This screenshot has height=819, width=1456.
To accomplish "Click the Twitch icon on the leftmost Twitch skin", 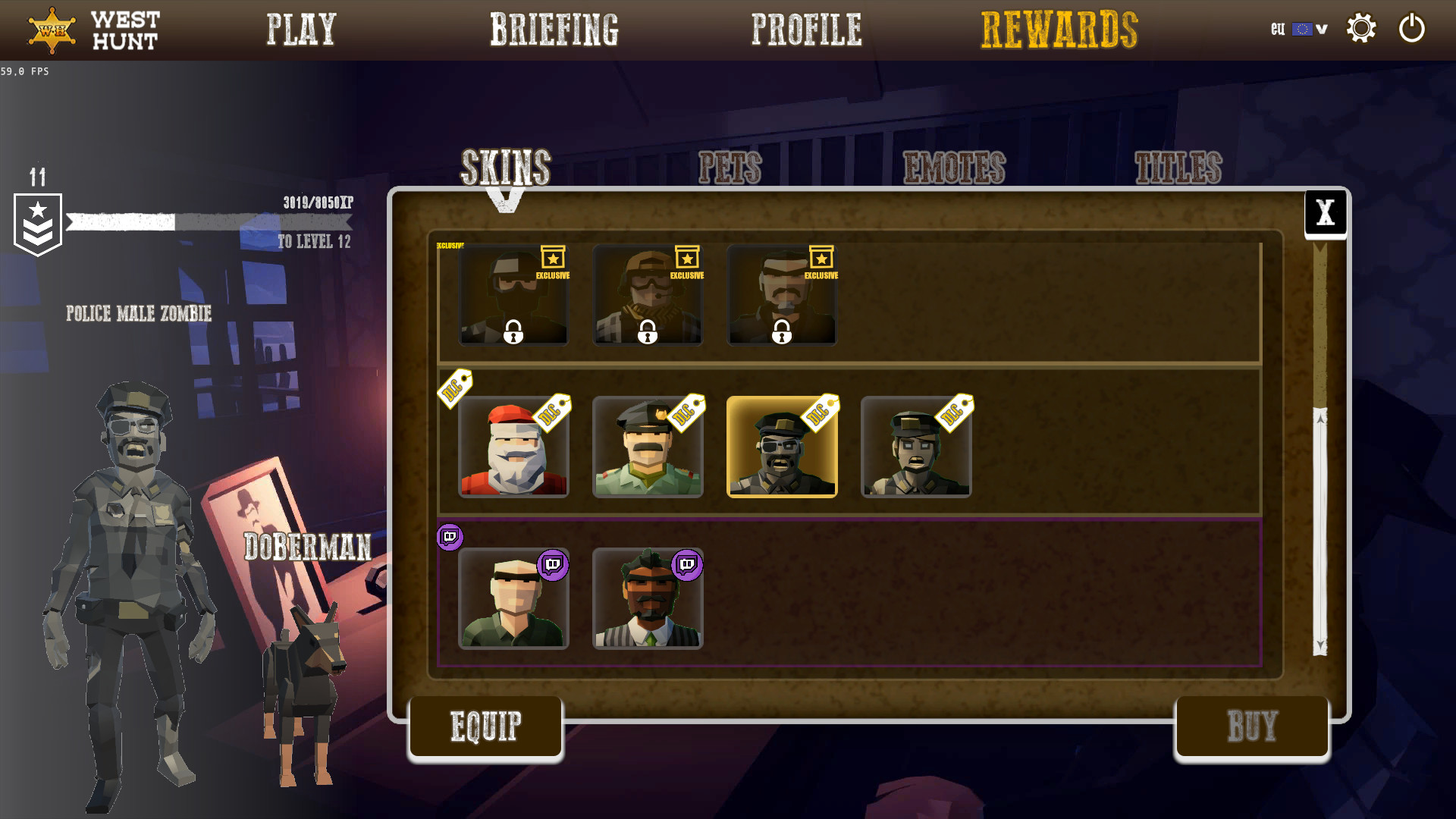I will pos(552,566).
